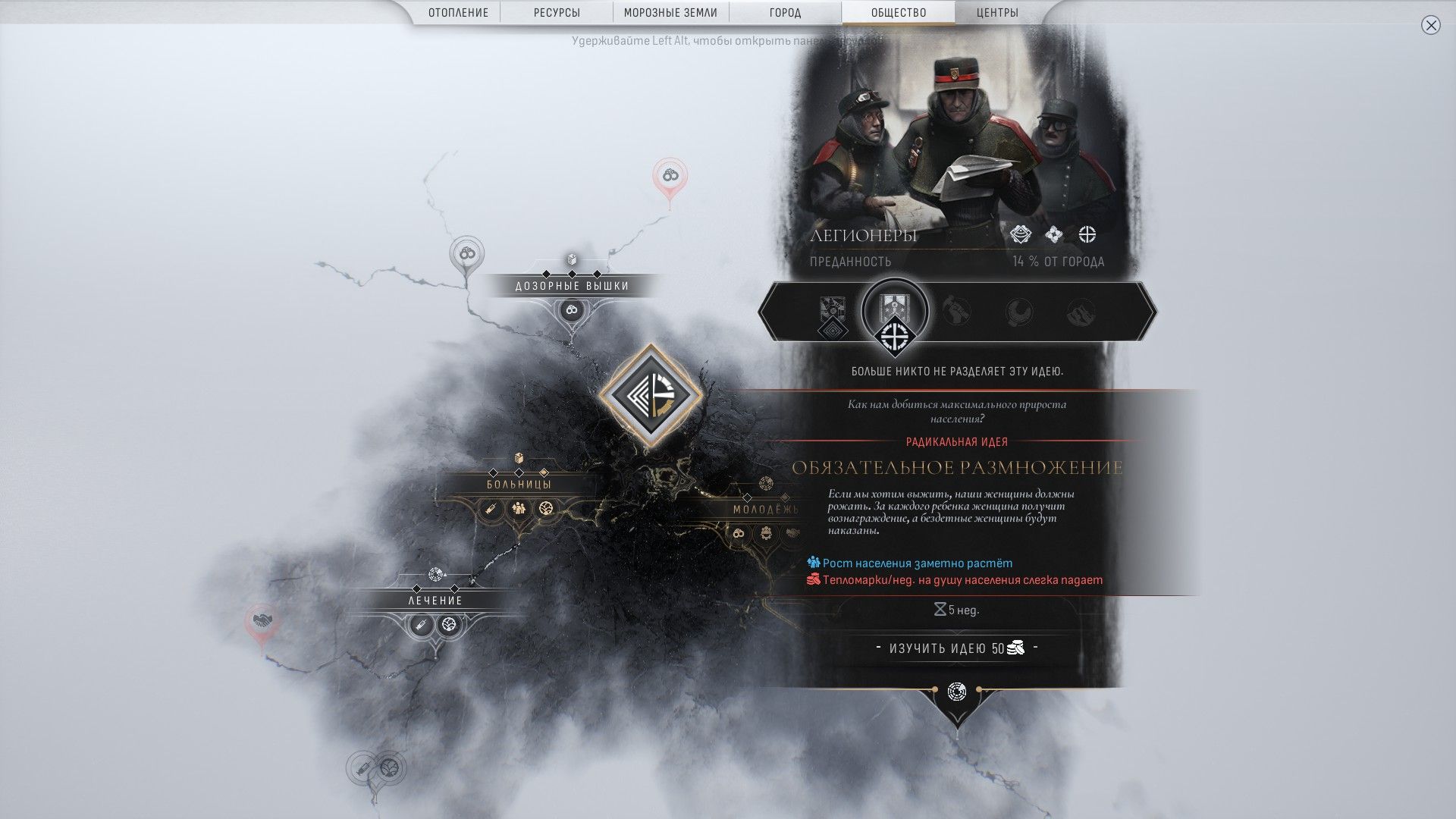Open the Ресурсы tab
This screenshot has width=1456, height=819.
557,13
